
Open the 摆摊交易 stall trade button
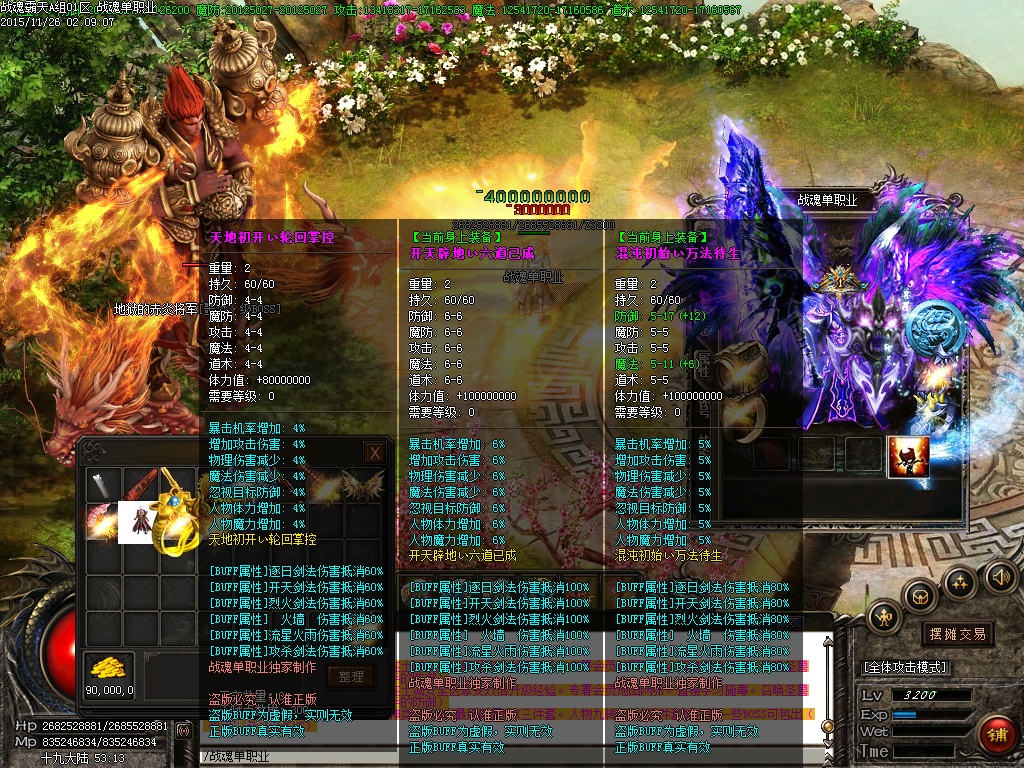pyautogui.click(x=957, y=634)
